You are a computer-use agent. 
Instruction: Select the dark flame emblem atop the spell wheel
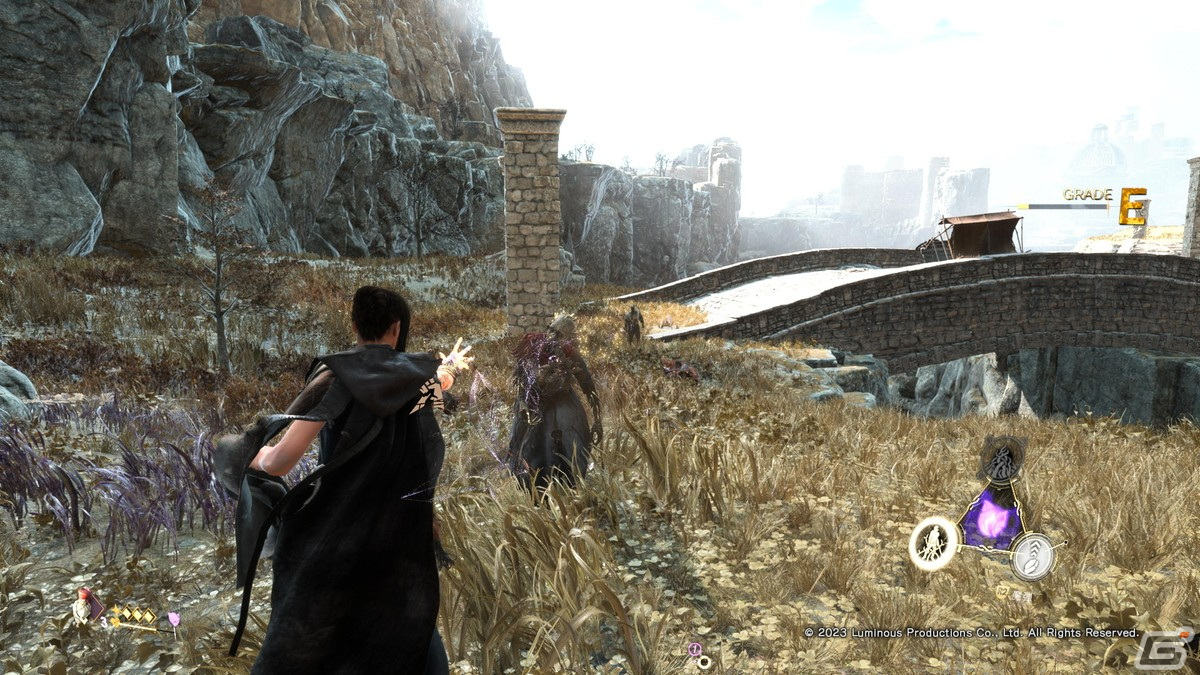[x=1001, y=461]
